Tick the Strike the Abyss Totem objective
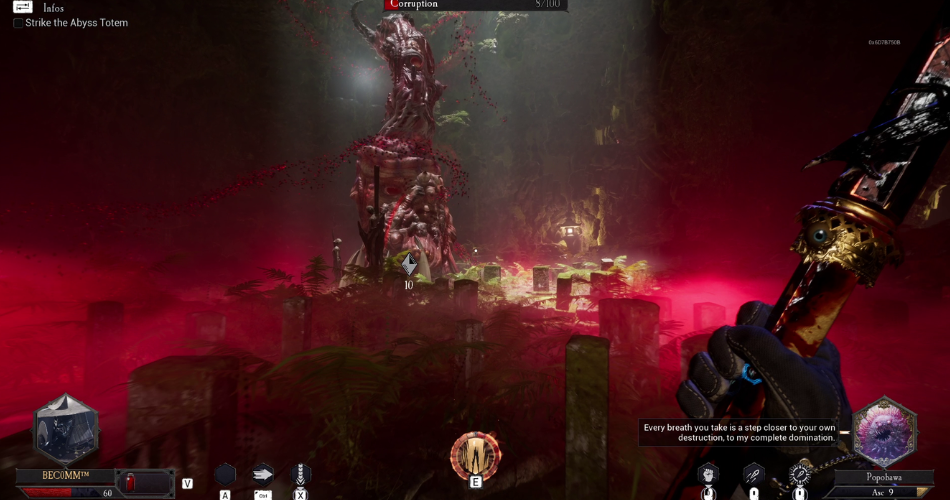The image size is (950, 500). 18,22
